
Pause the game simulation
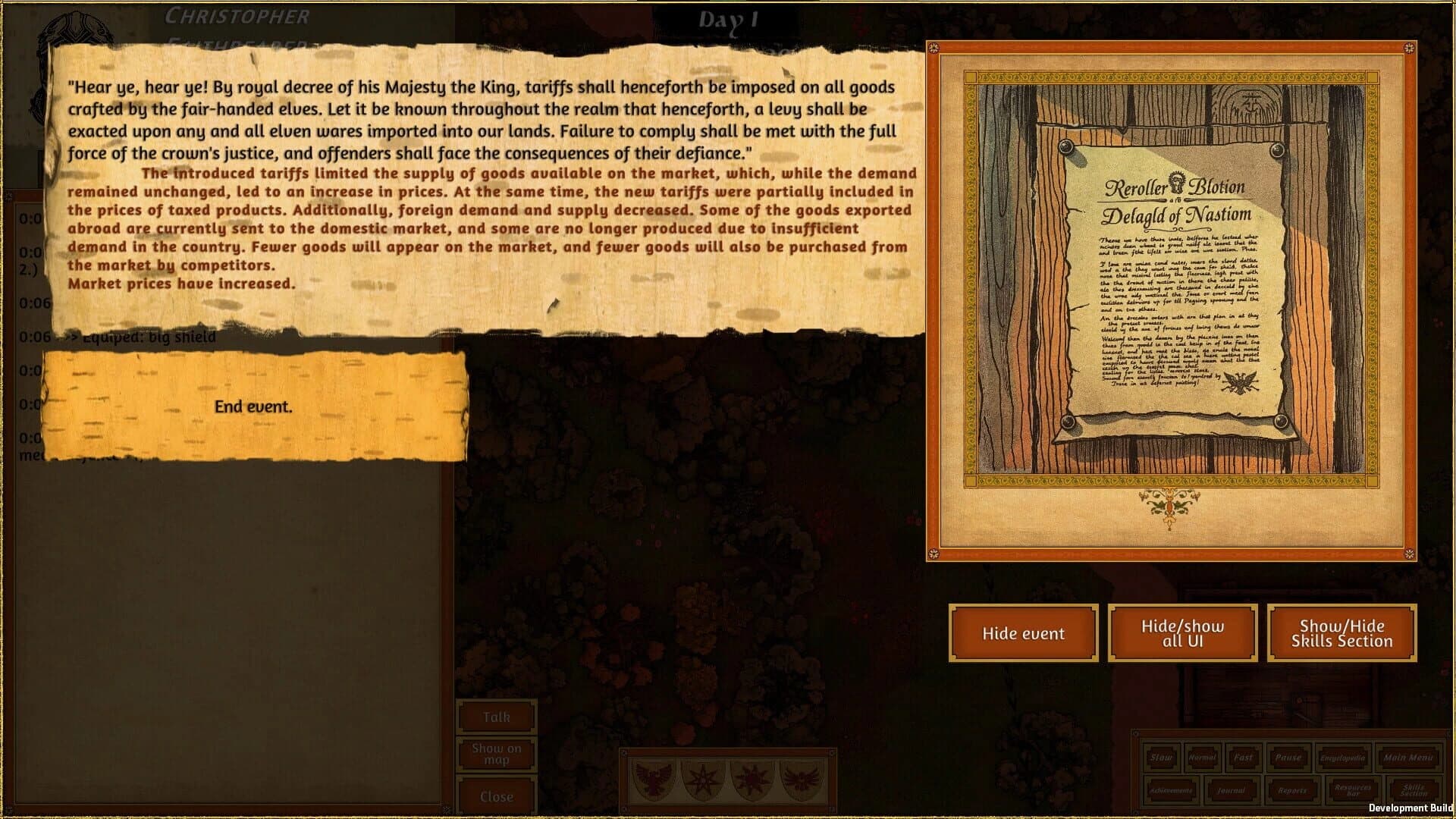(1289, 758)
